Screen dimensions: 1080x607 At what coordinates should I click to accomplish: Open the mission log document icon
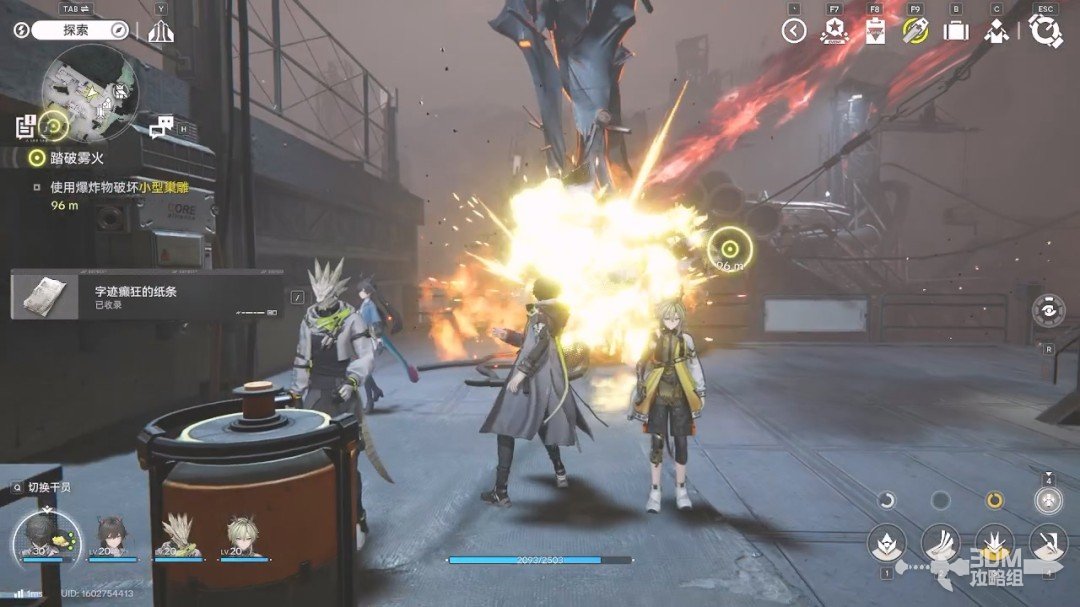(26, 126)
